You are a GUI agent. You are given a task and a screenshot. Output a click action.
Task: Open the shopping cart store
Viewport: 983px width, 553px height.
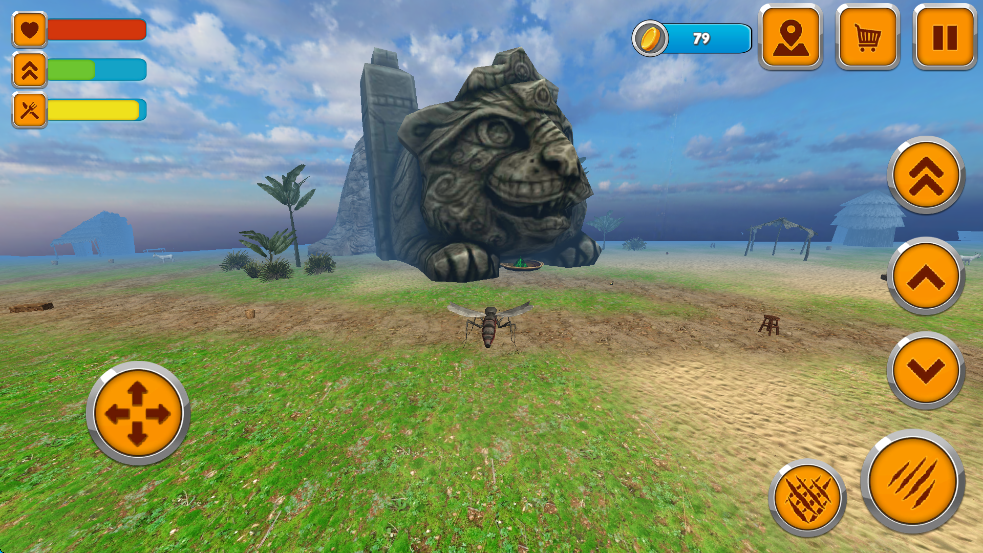click(x=868, y=38)
